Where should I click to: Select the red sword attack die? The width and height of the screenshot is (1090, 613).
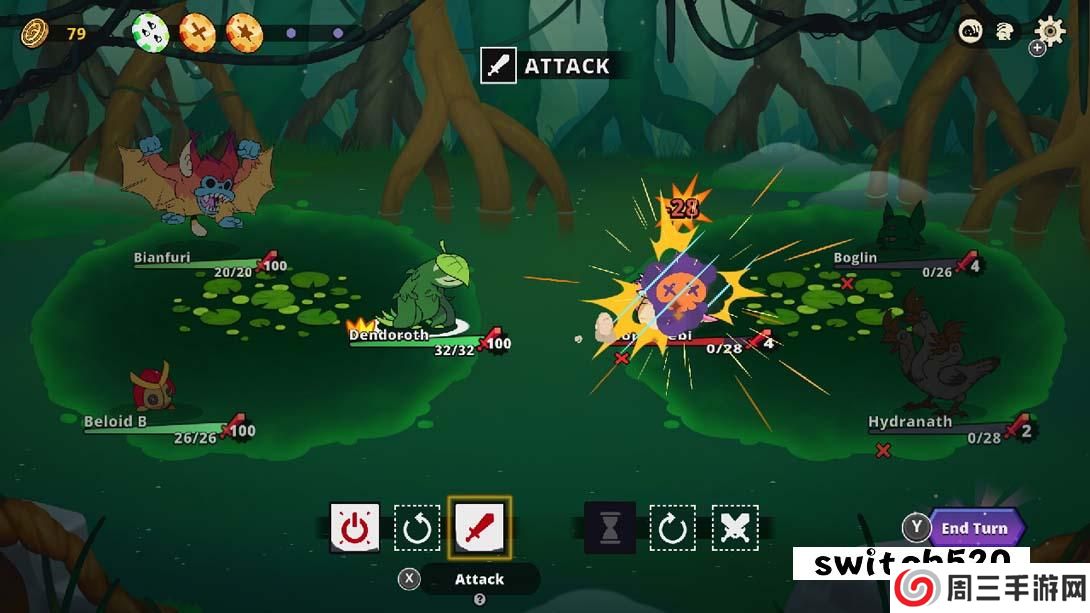[x=480, y=527]
